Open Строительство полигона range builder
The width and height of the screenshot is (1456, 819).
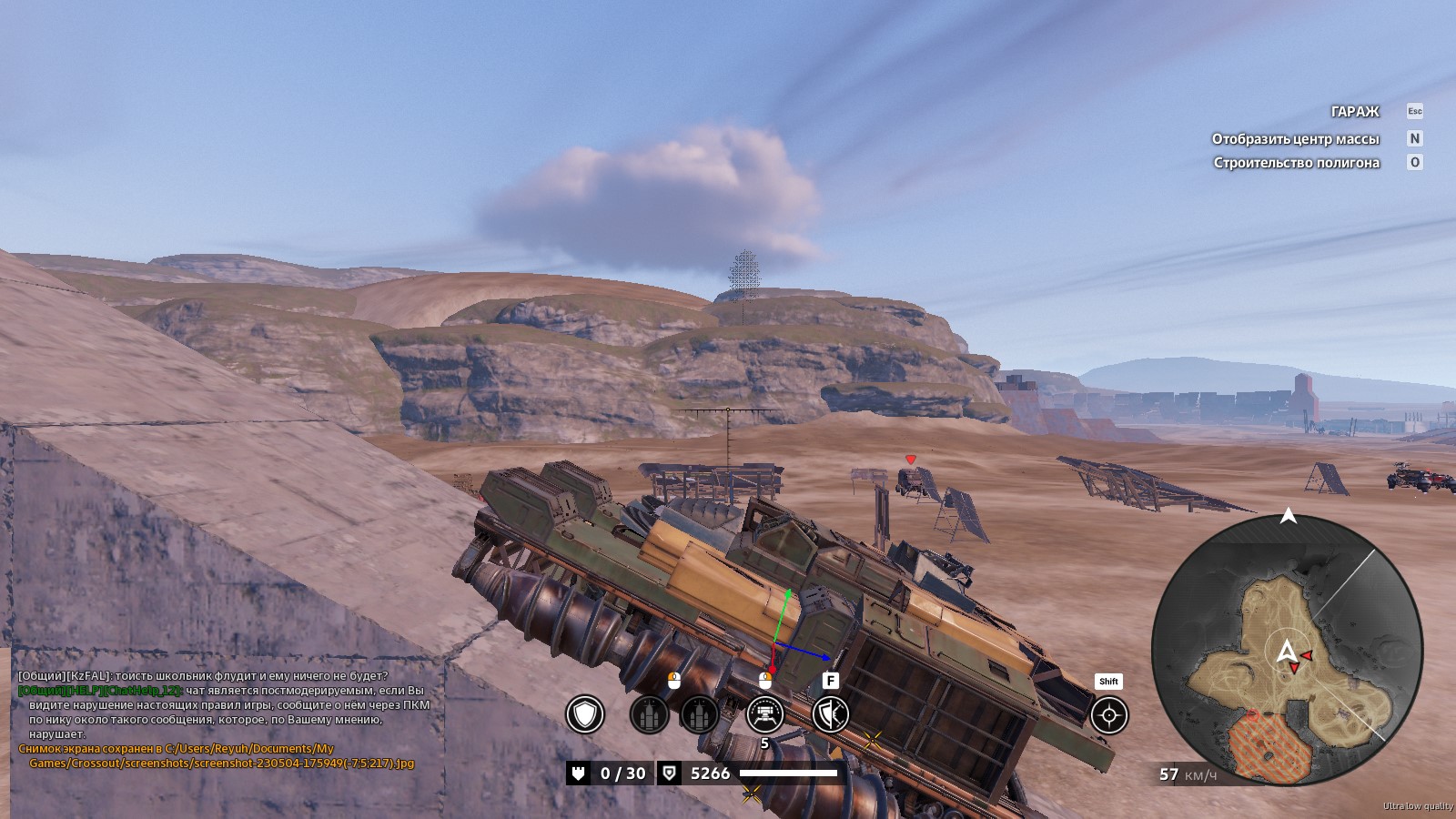(1296, 163)
